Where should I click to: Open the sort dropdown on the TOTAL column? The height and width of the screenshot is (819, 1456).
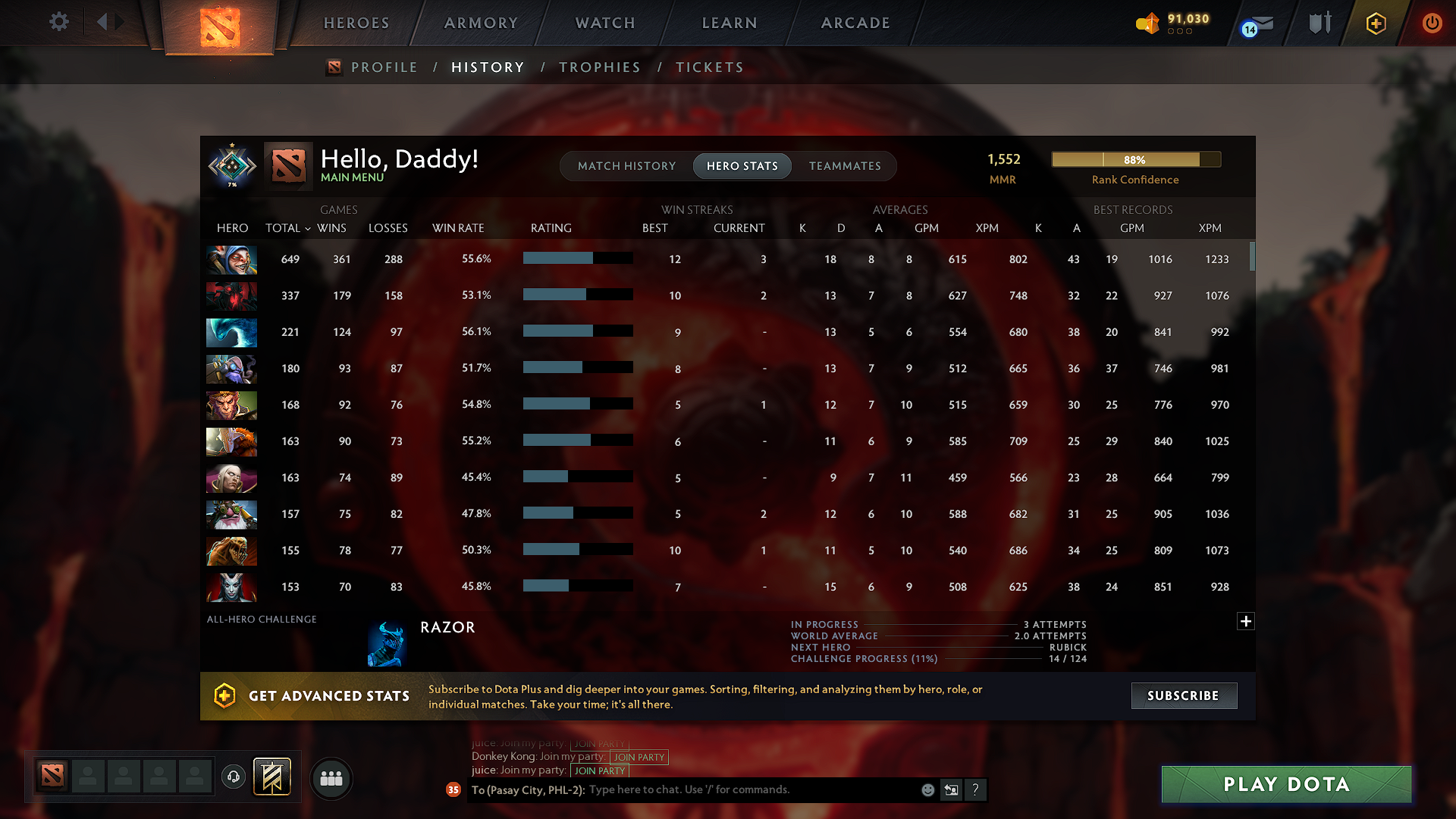307,228
